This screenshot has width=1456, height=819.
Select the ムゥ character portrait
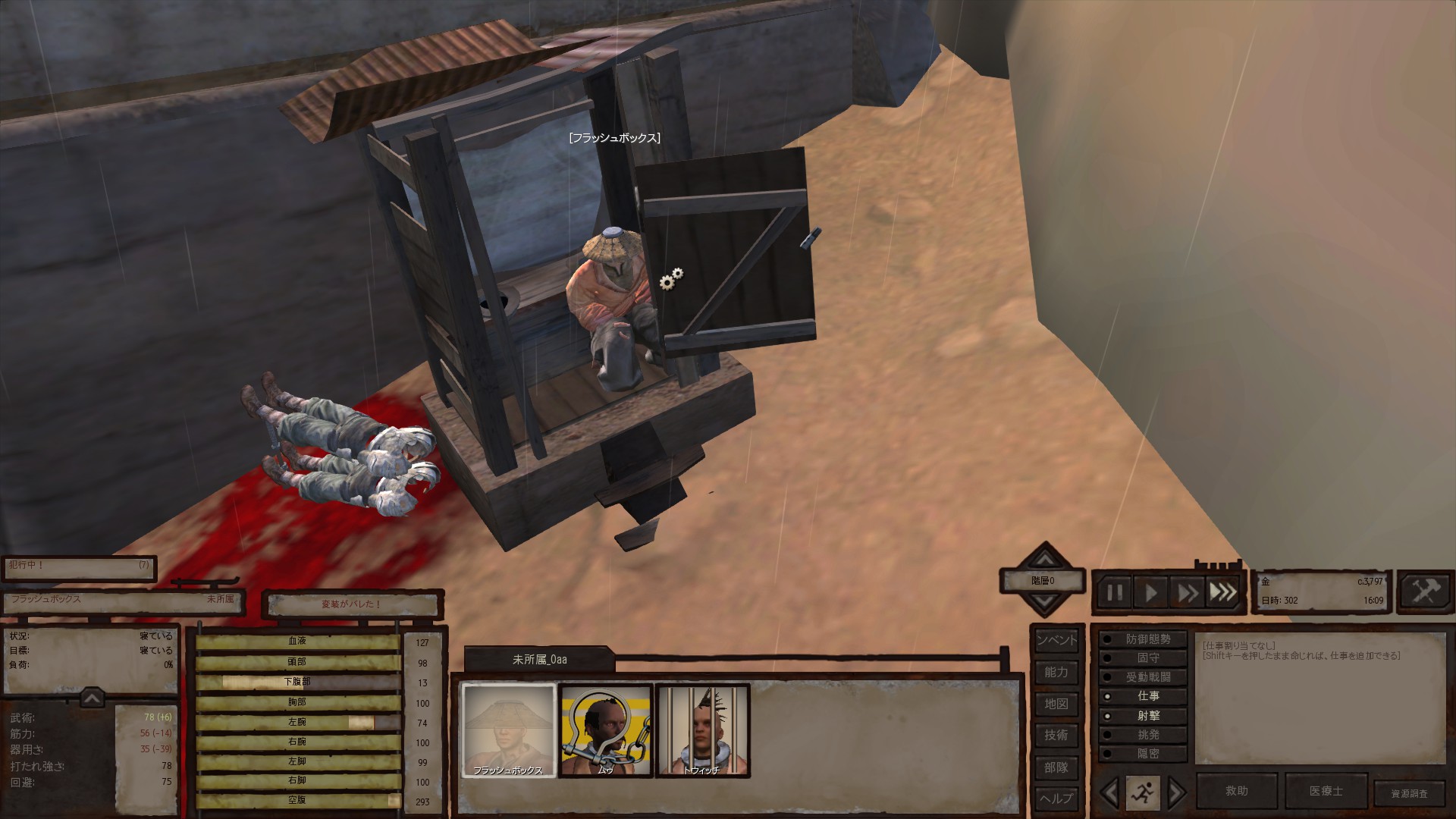605,730
